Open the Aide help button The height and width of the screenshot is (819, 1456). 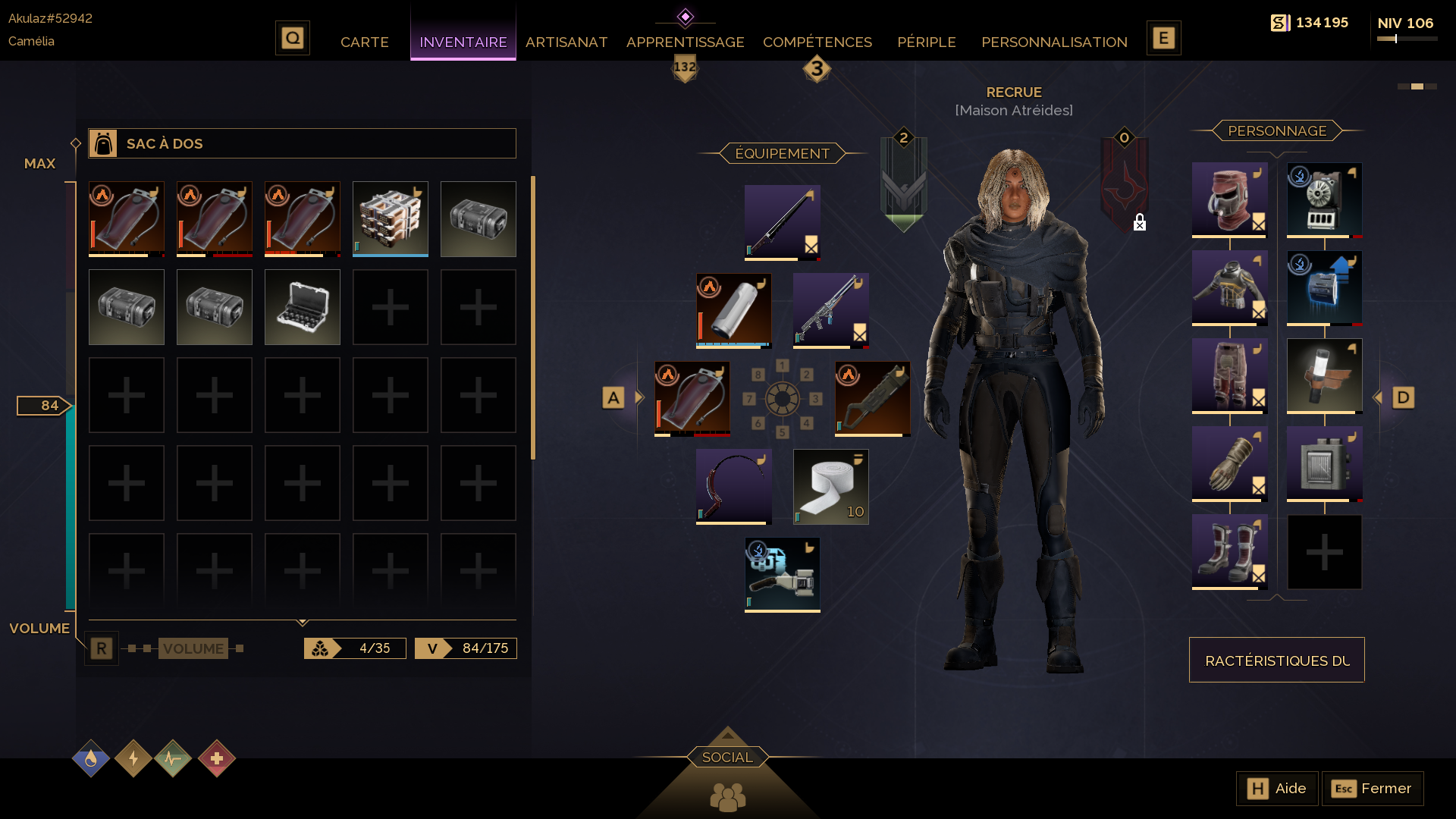[1277, 789]
